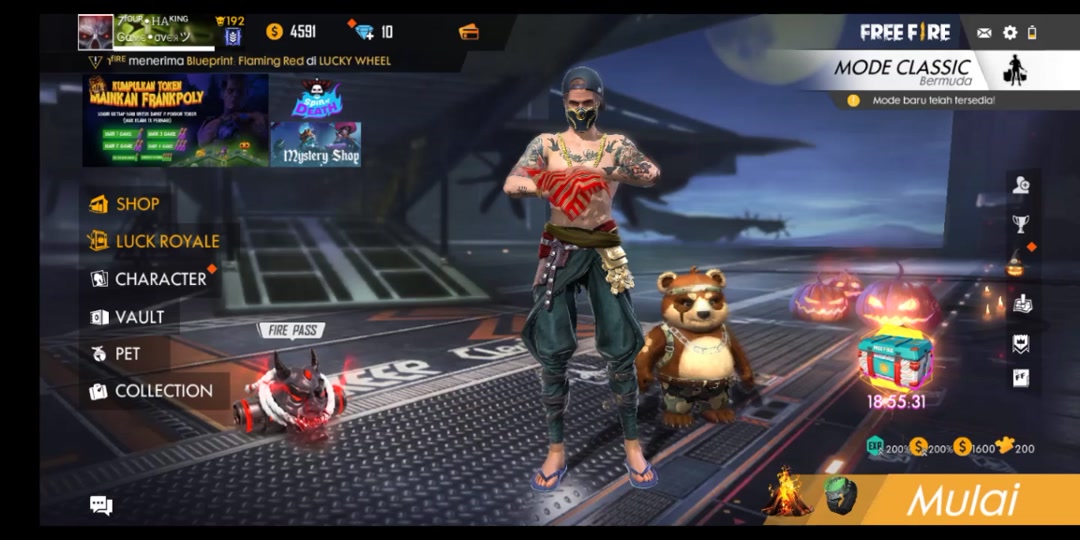This screenshot has height=540, width=1080.
Task: Visit the Mystery Shop banner
Action: pos(315,145)
